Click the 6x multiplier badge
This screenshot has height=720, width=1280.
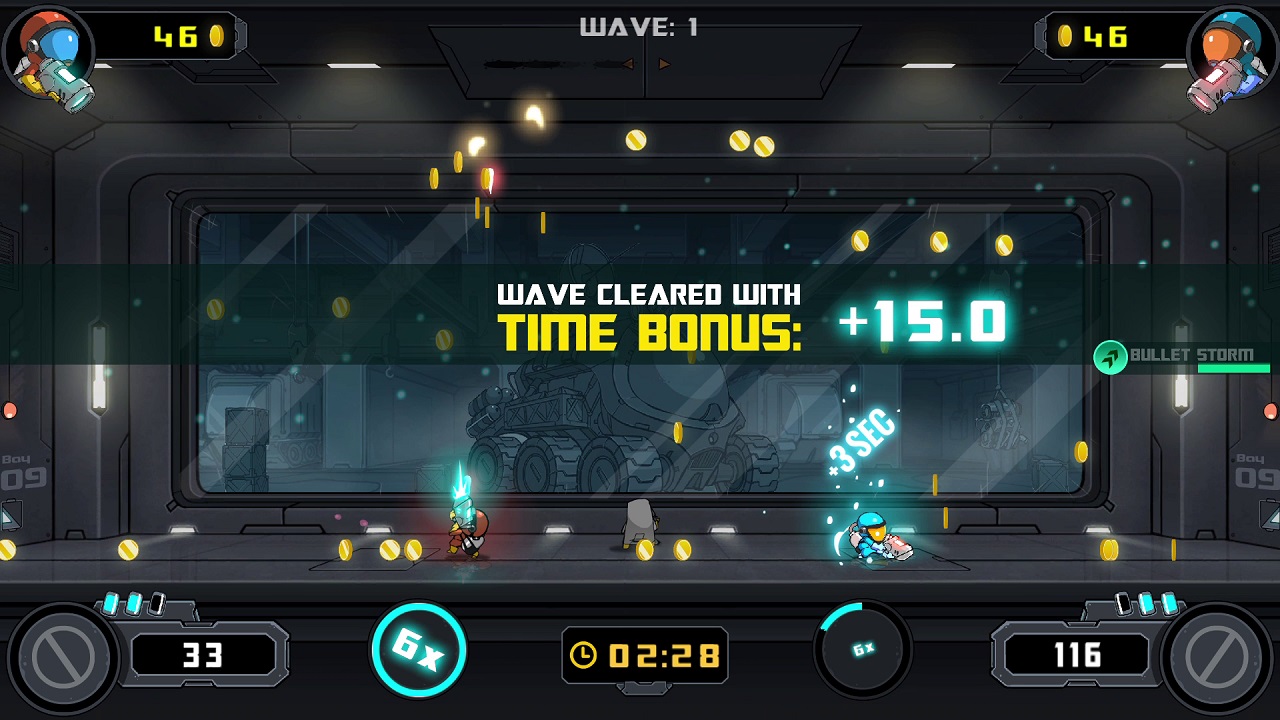point(417,648)
